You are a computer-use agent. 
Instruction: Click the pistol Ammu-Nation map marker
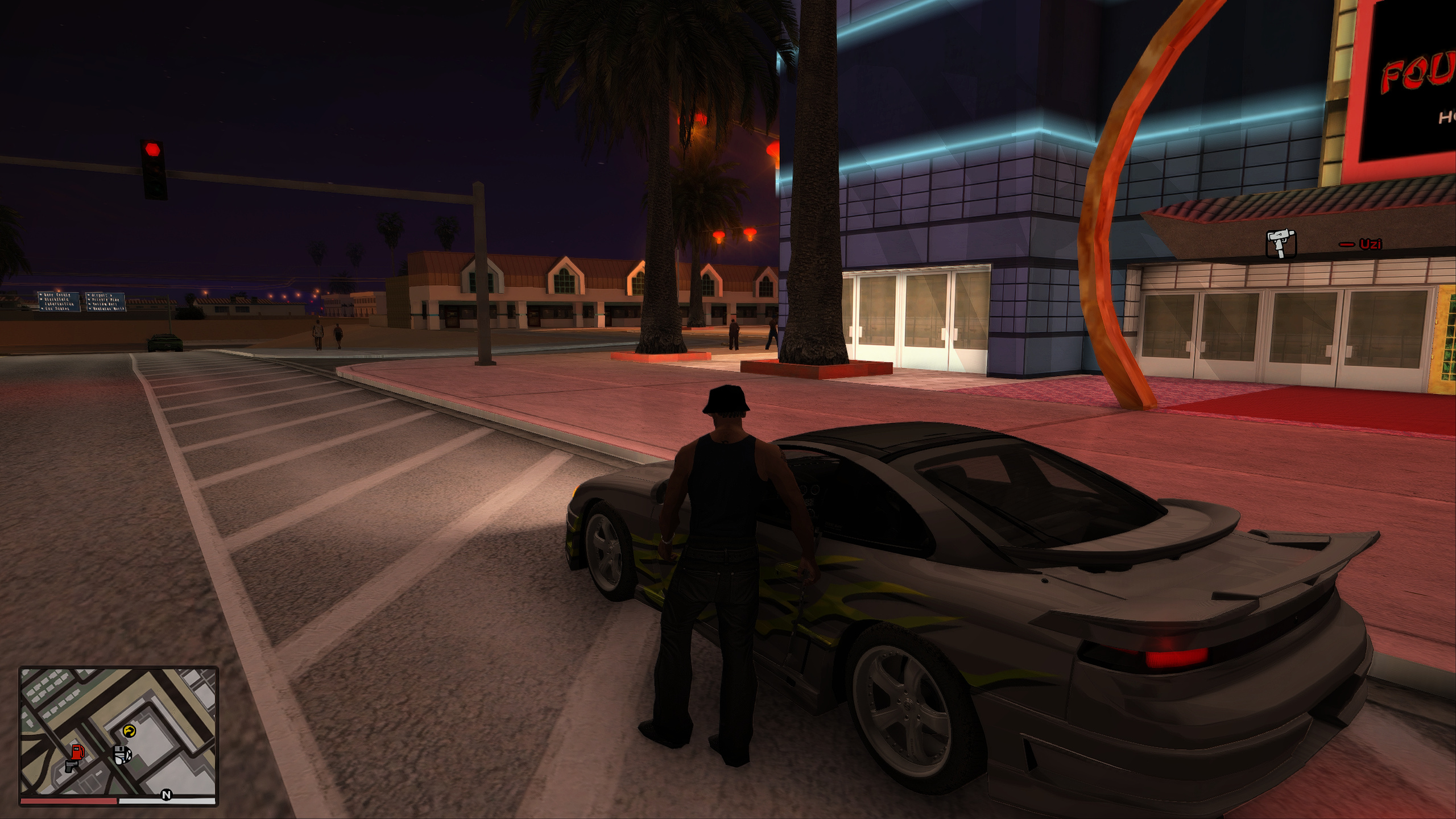tap(71, 766)
